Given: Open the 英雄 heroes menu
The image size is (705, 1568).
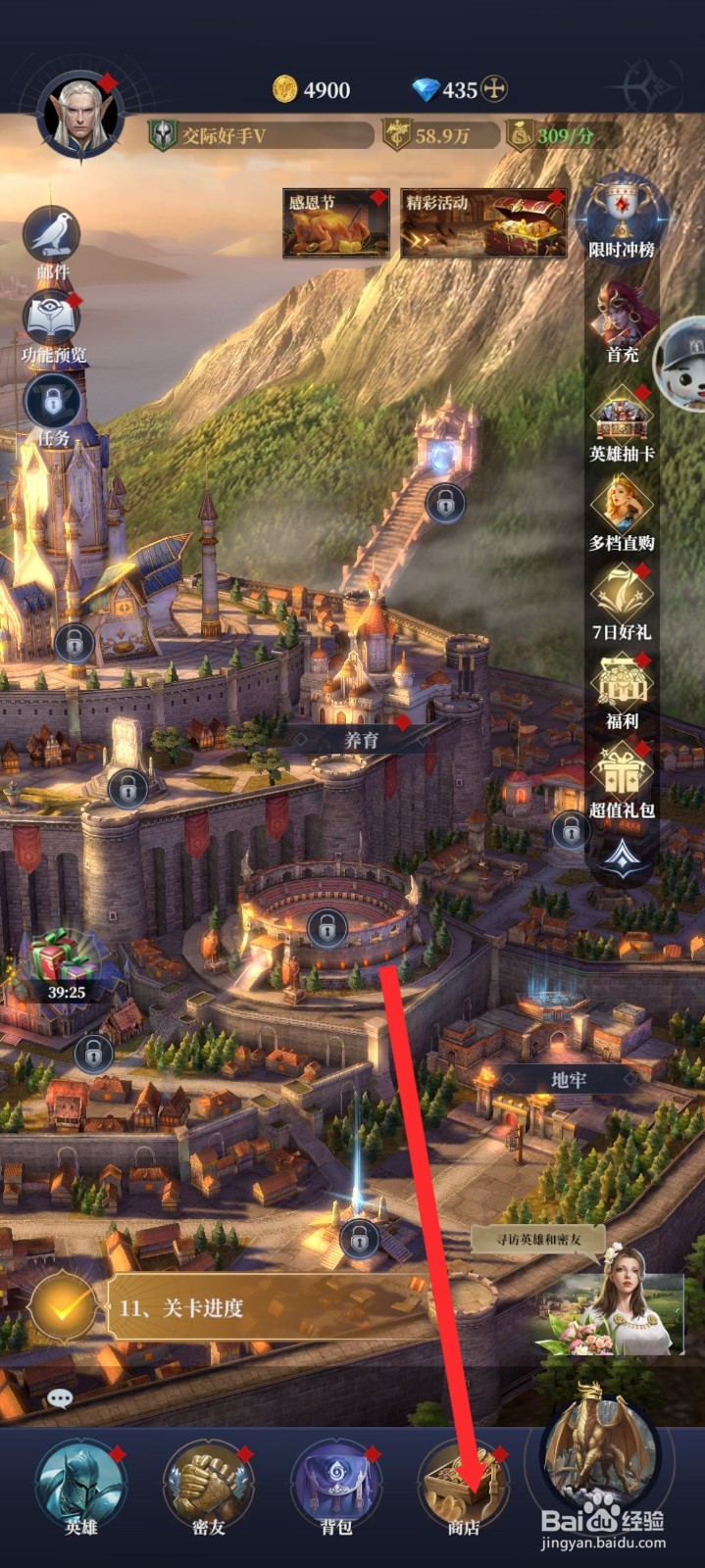Looking at the screenshot, I should (81, 1485).
